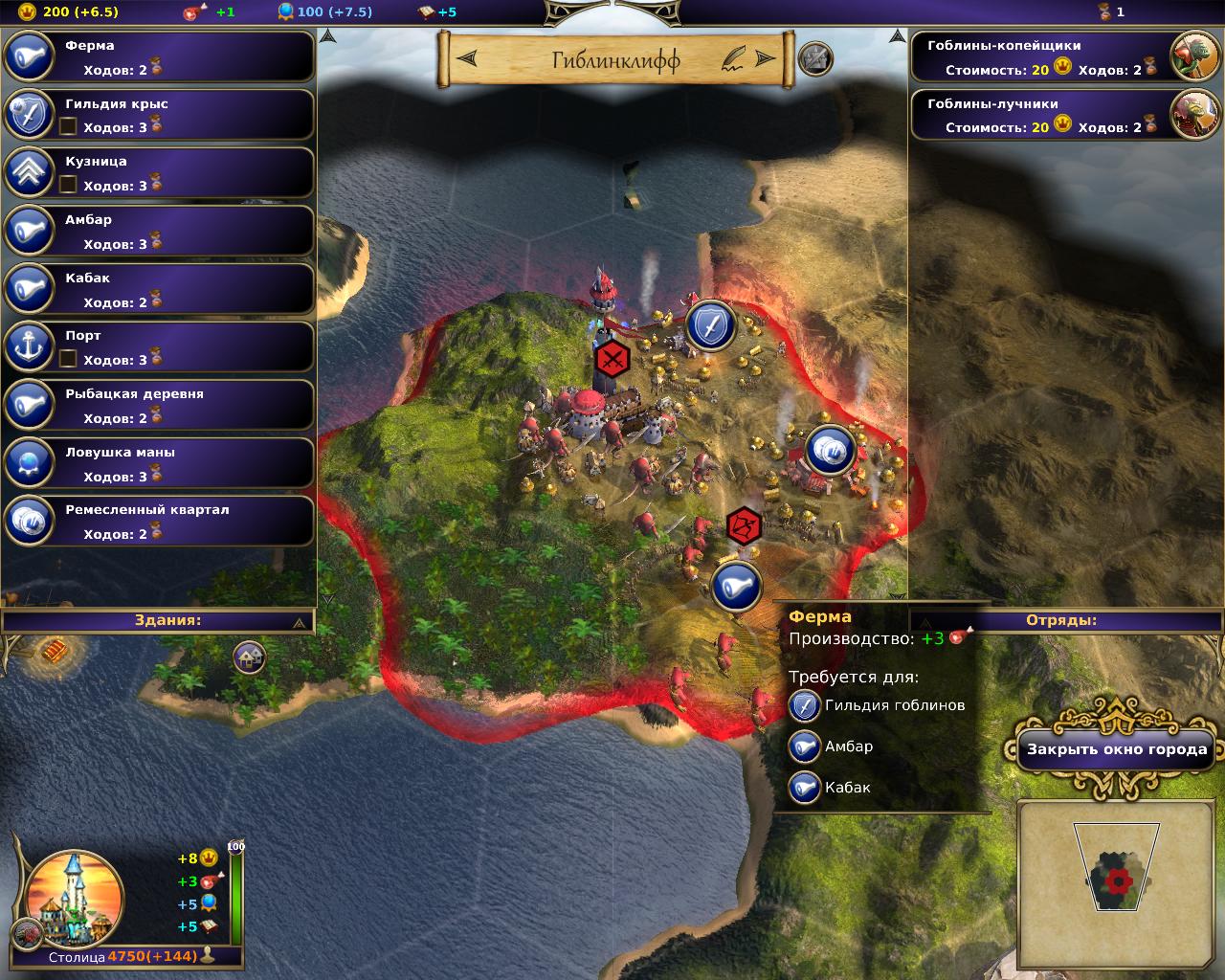Close the city window
This screenshot has width=1225, height=980.
click(x=1116, y=749)
